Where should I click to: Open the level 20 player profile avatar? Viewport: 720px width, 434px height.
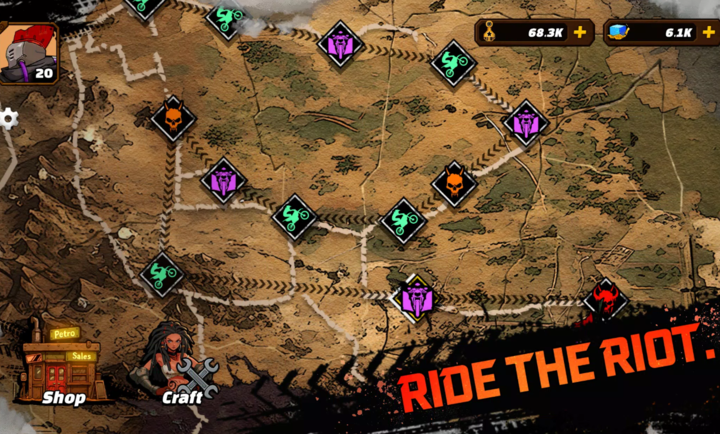coord(29,52)
